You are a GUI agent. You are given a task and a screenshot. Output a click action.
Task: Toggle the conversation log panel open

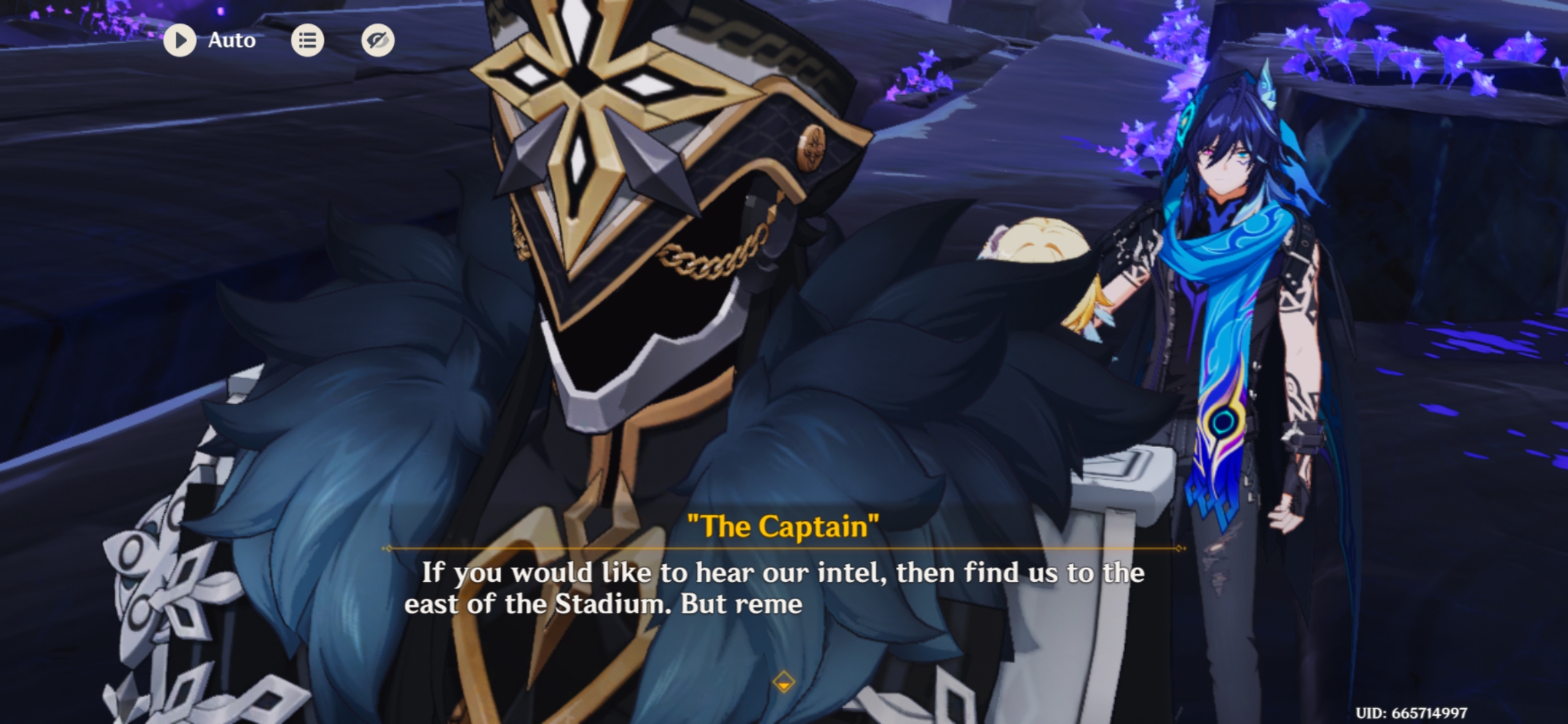click(x=307, y=40)
